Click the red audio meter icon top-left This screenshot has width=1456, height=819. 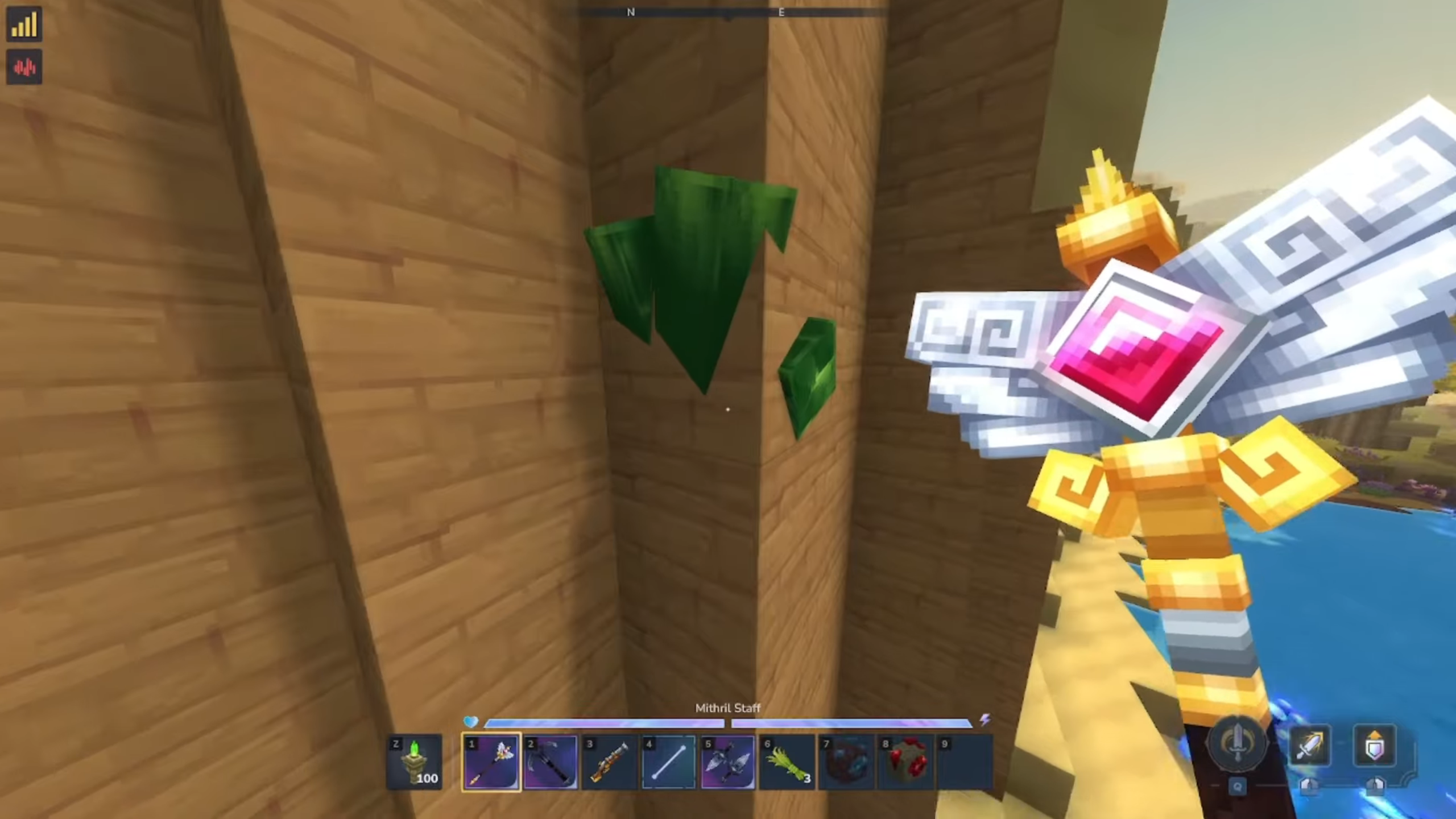click(24, 68)
